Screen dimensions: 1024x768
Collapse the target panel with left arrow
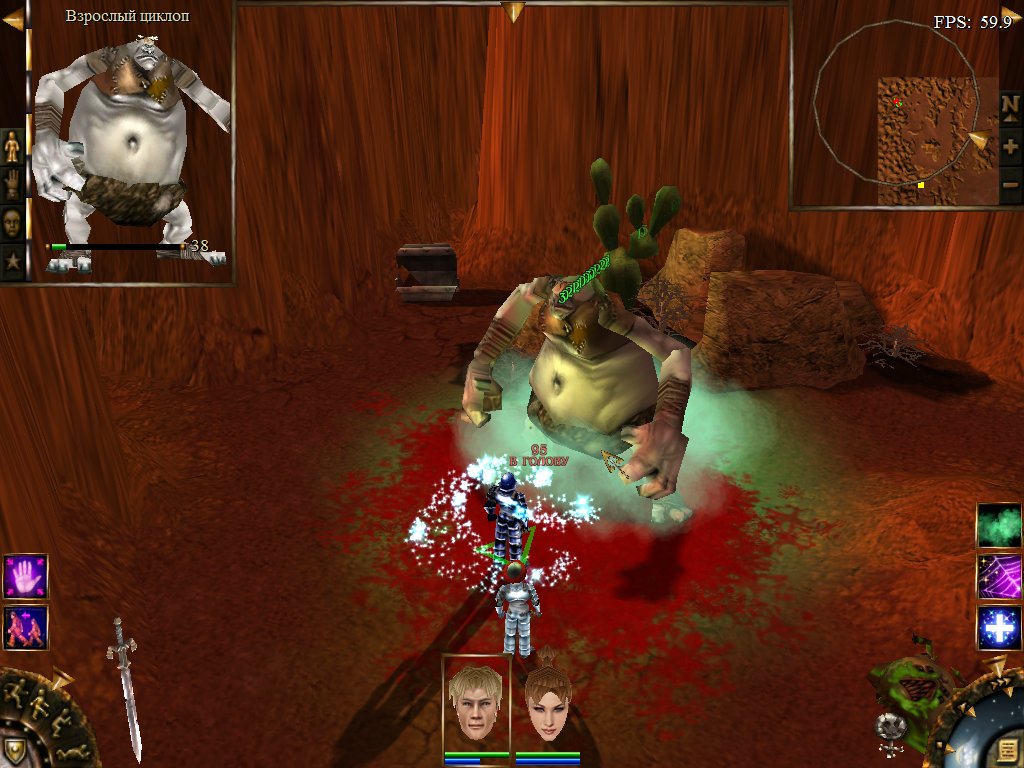click(12, 18)
